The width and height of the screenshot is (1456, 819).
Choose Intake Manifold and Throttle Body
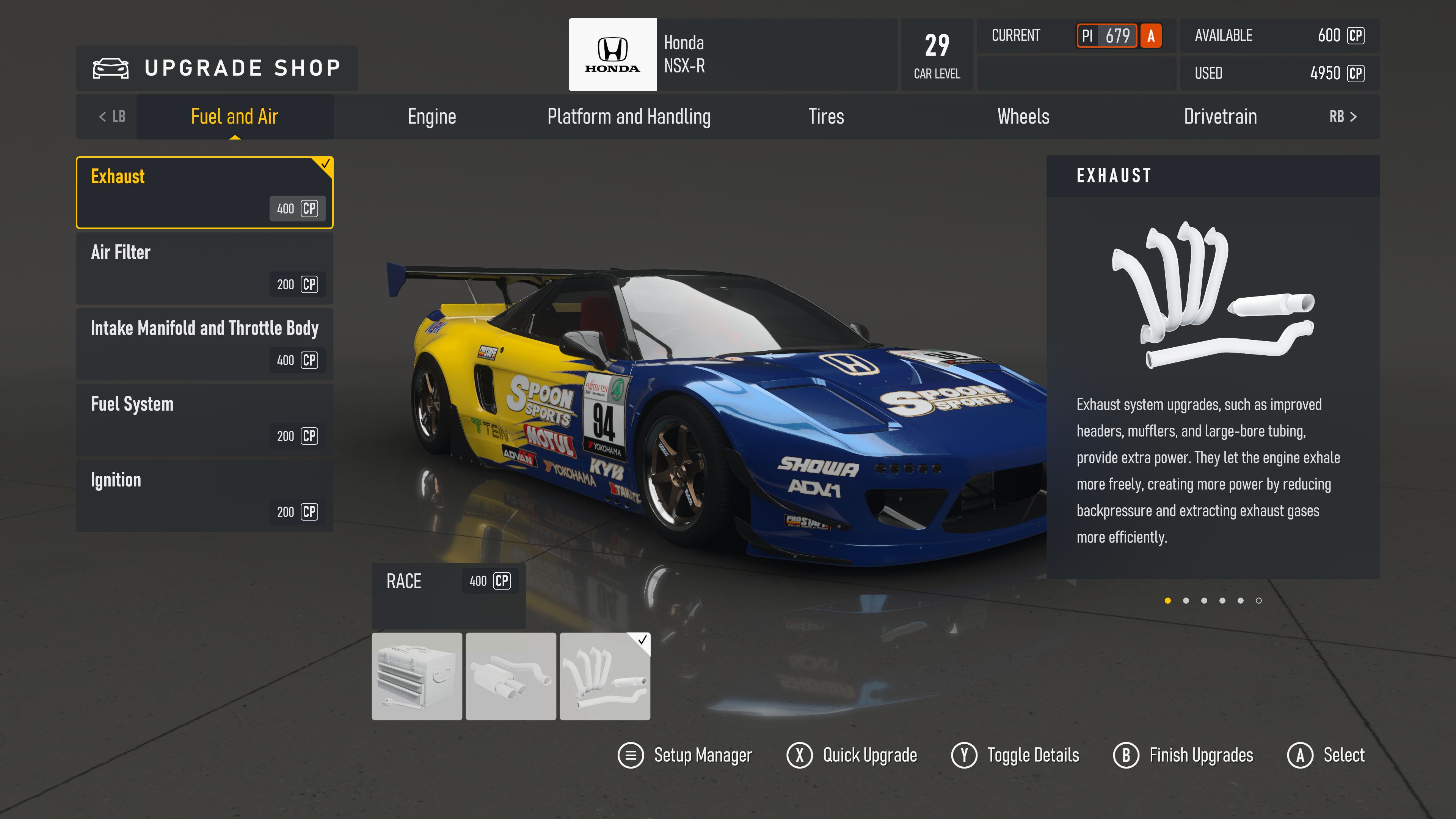pos(204,344)
